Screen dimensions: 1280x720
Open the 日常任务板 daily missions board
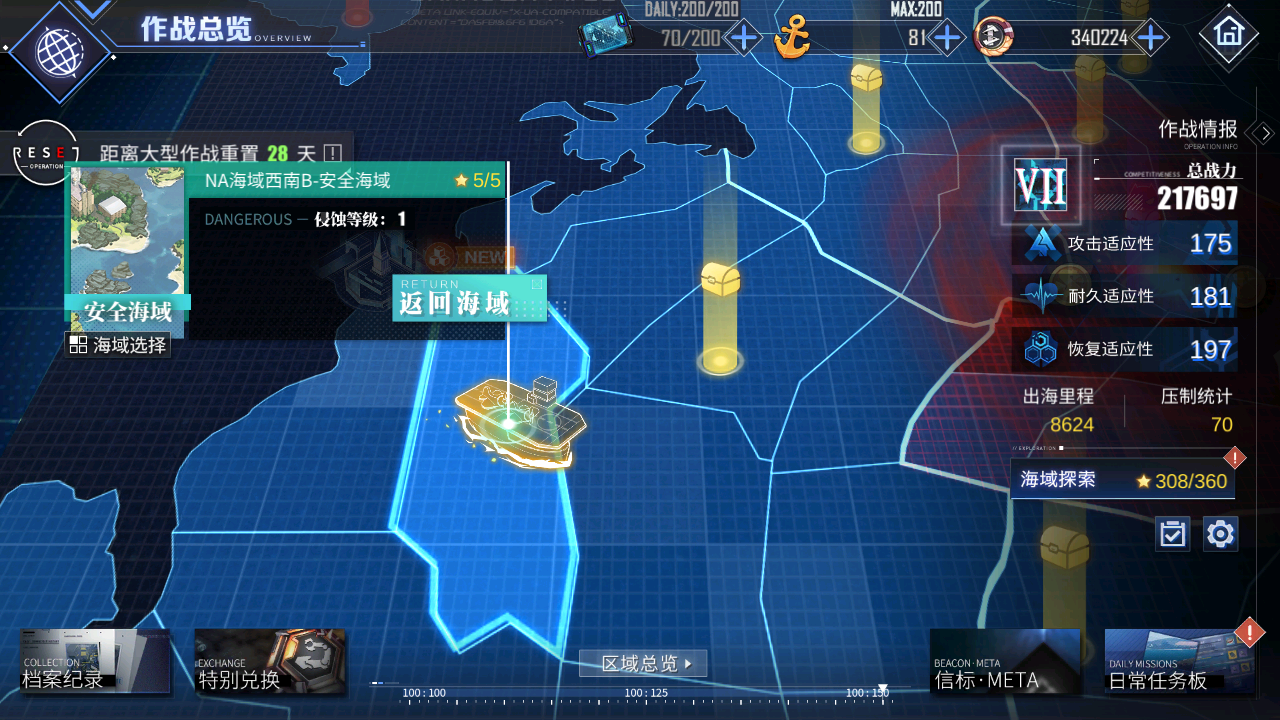pos(1180,661)
